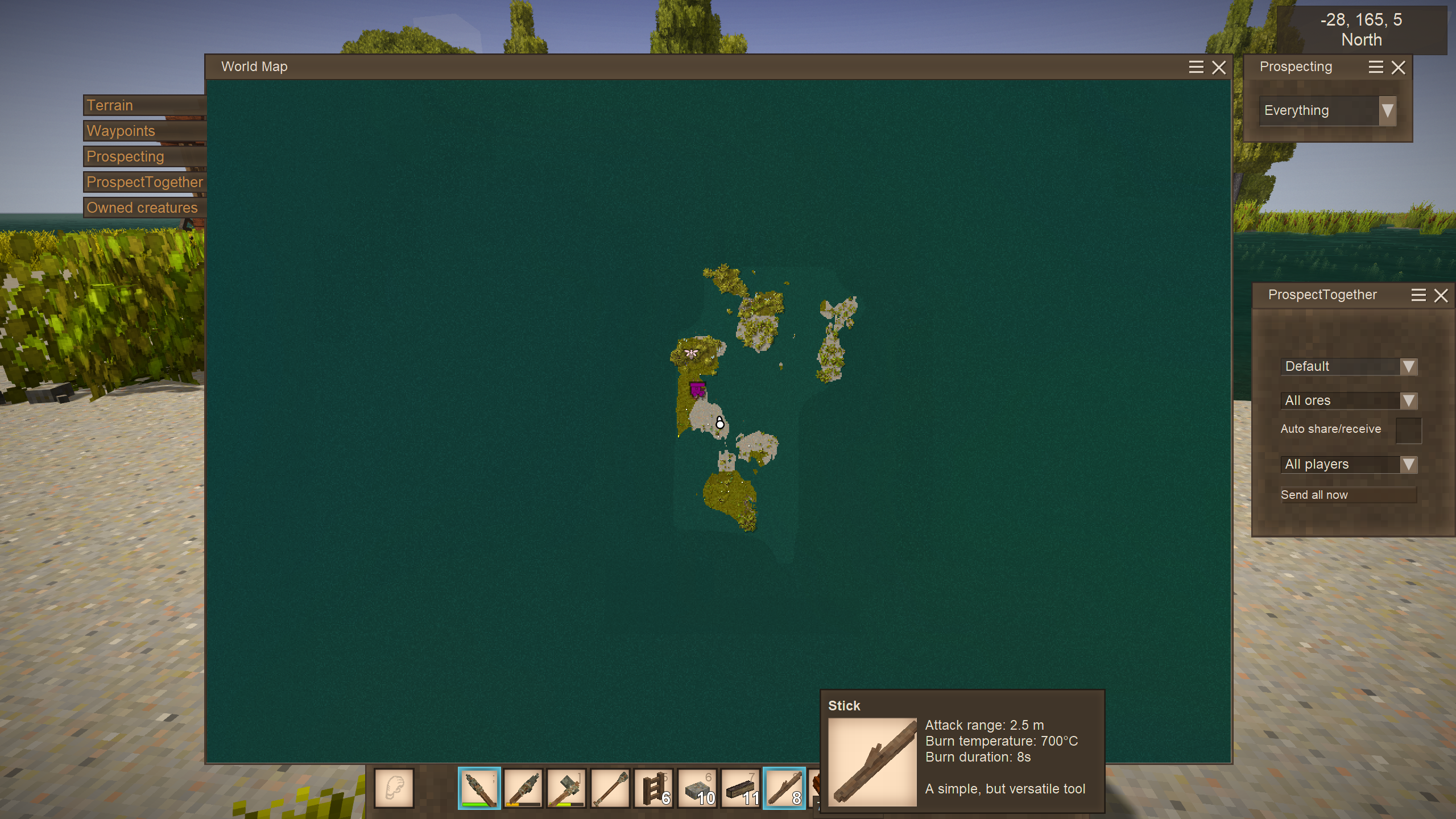
Task: Click the Send all now button
Action: tap(1347, 495)
